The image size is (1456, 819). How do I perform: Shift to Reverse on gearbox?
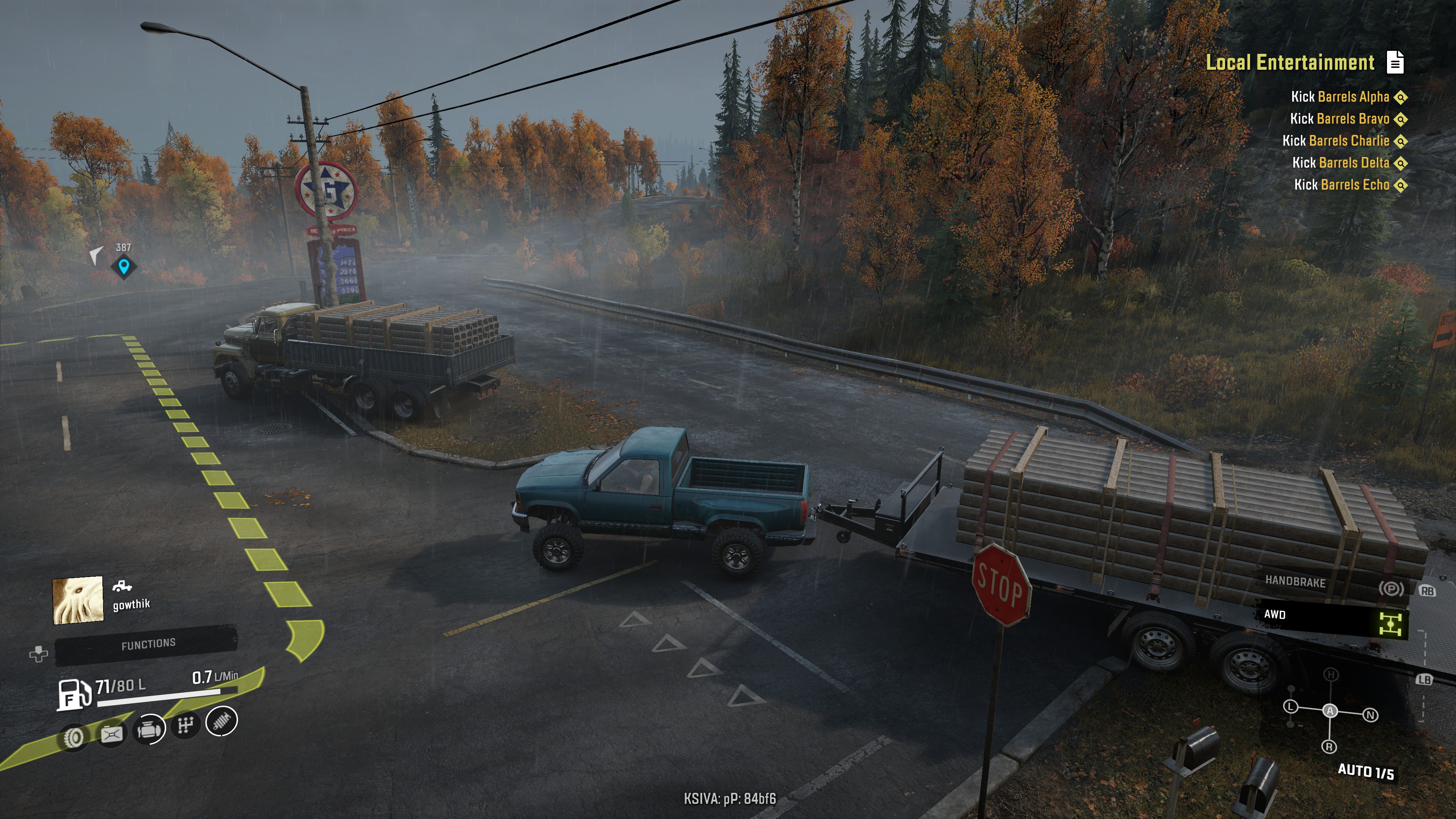(1329, 747)
